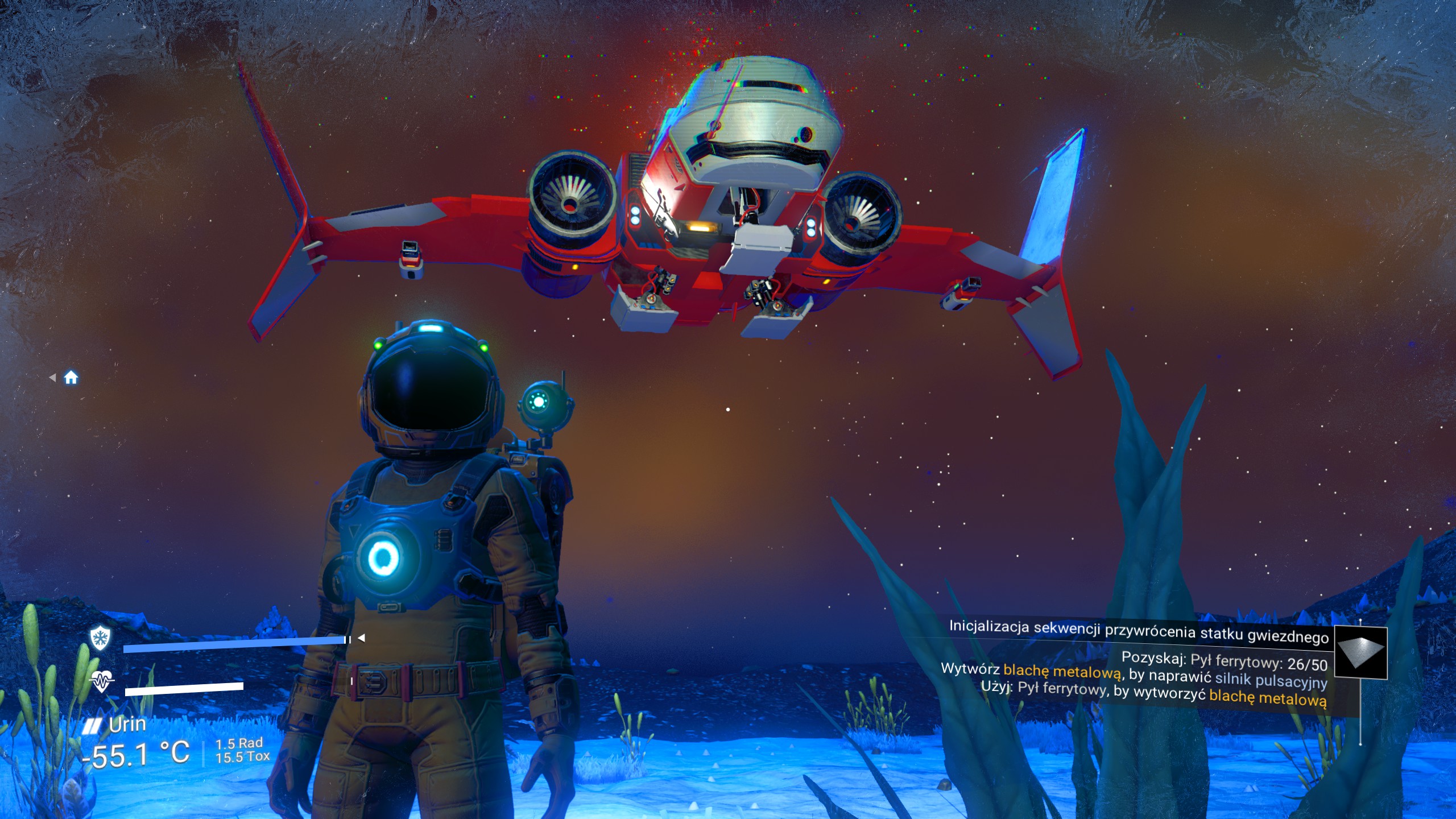Open the starship restoration mission tracker title
1456x819 pixels.
pyautogui.click(x=1138, y=632)
